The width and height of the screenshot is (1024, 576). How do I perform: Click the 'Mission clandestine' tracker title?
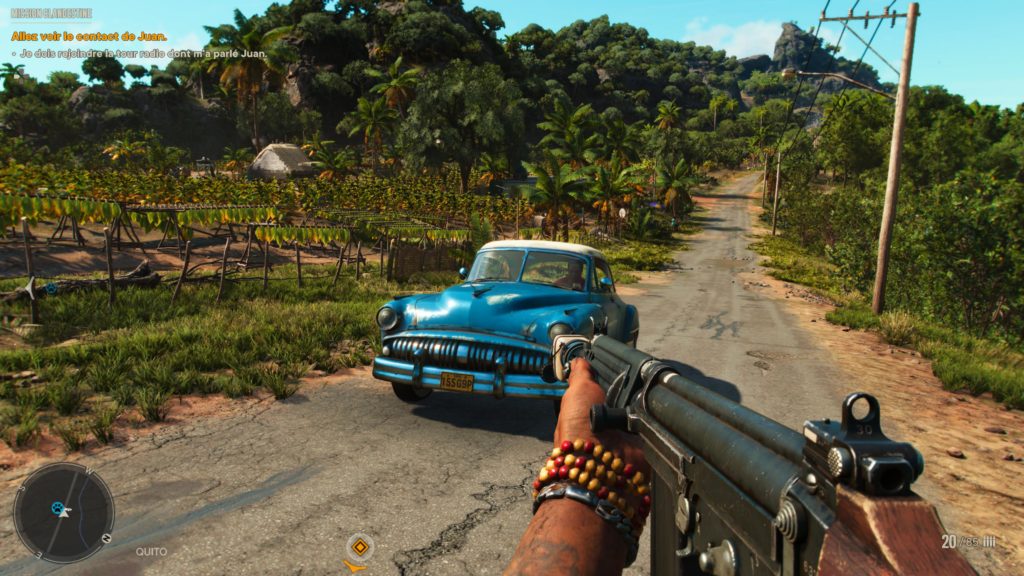(x=51, y=13)
